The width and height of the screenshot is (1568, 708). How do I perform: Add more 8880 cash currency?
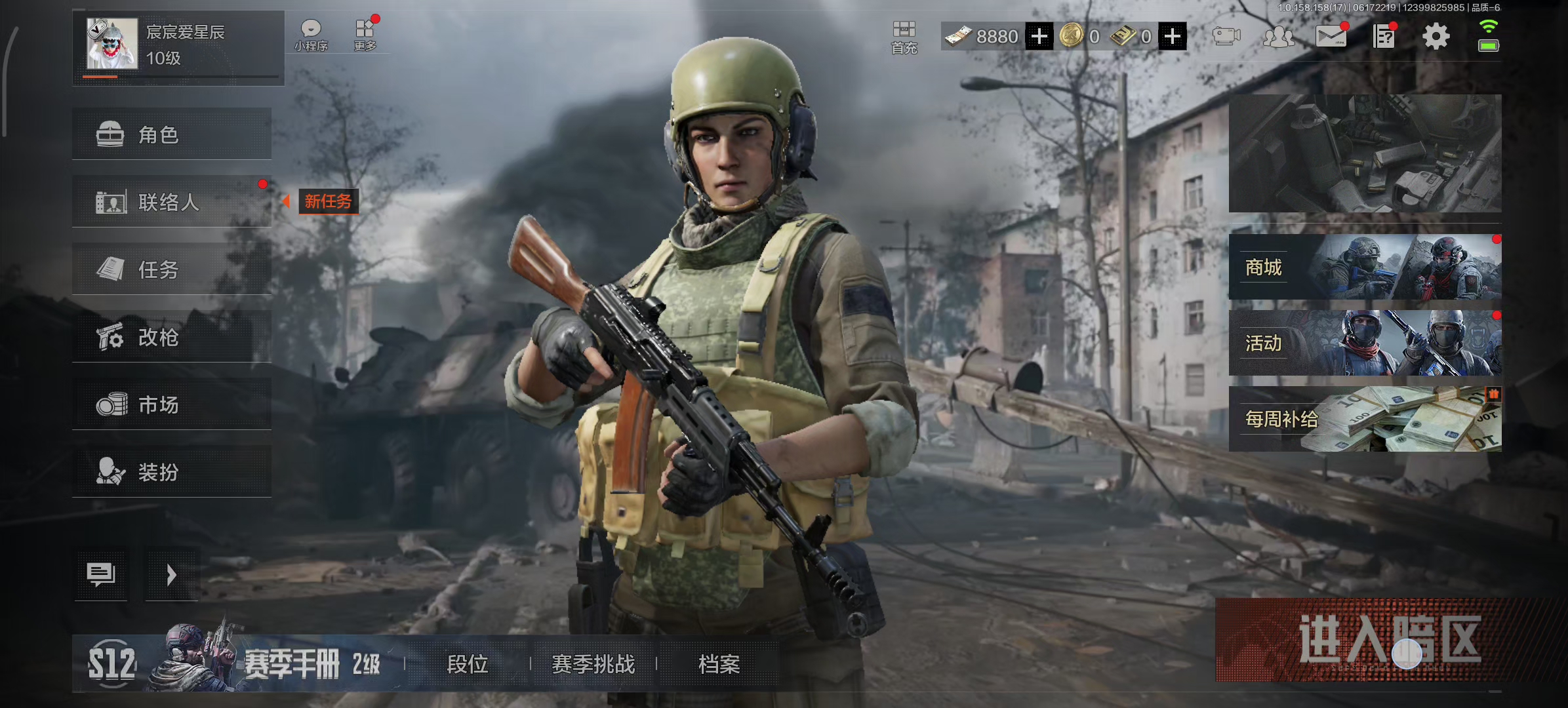pyautogui.click(x=1039, y=37)
